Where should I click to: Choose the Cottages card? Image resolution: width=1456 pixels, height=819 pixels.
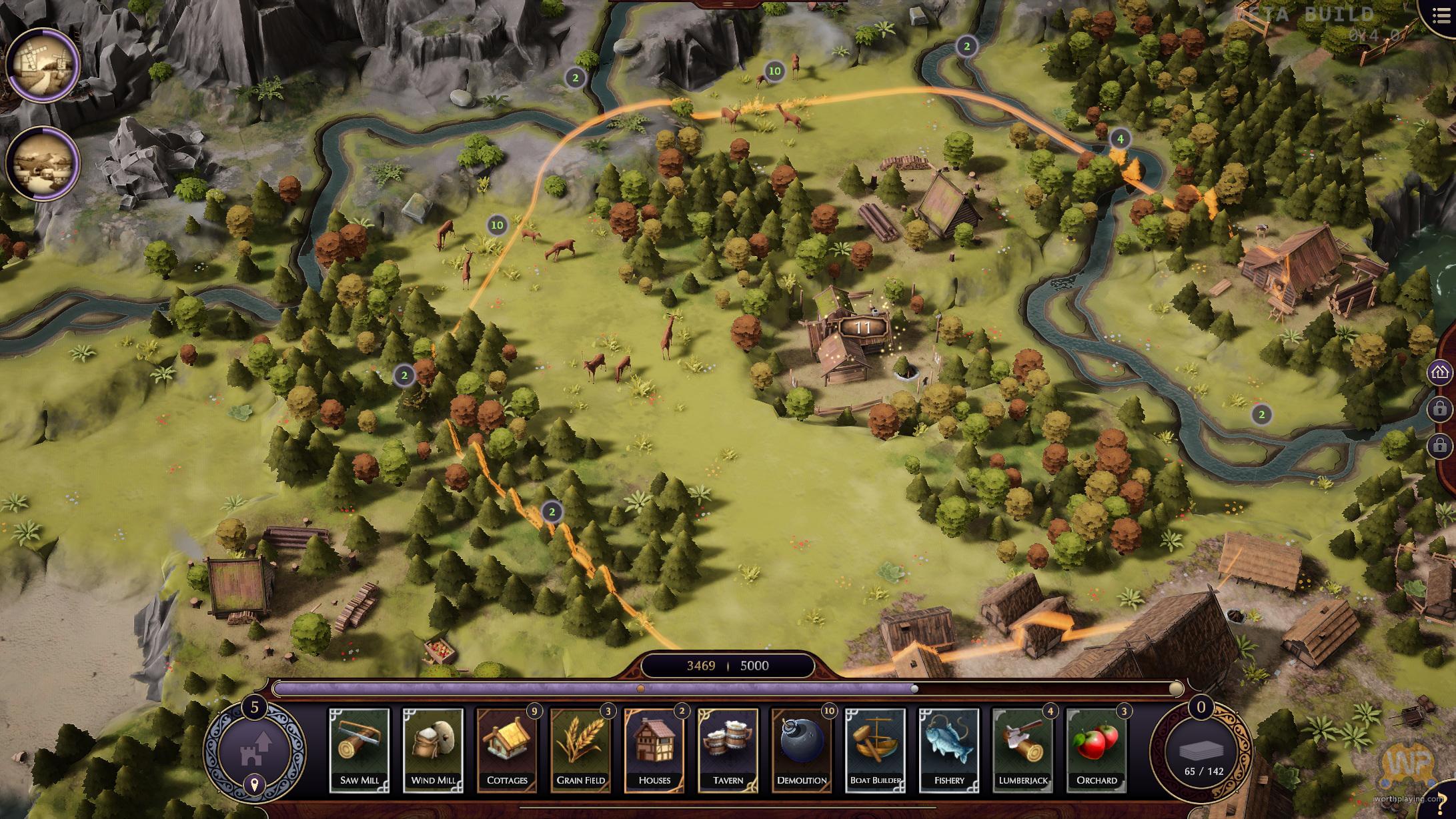click(x=507, y=750)
